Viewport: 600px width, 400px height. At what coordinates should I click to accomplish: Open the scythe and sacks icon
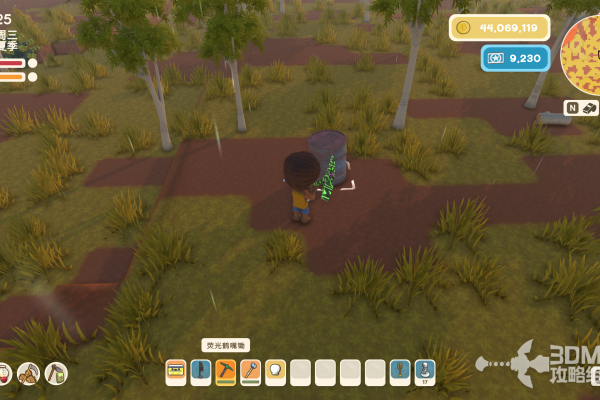point(29,374)
